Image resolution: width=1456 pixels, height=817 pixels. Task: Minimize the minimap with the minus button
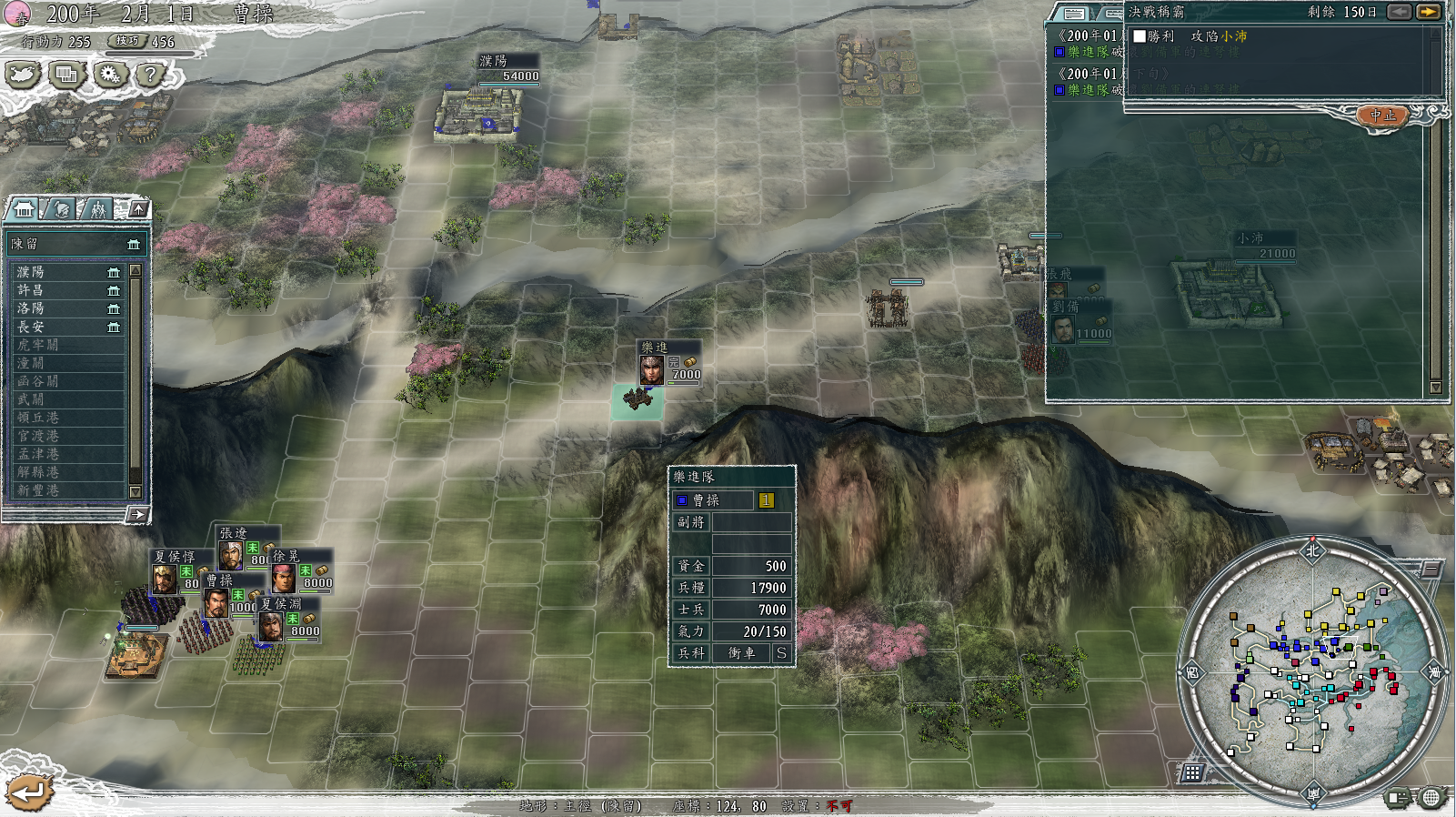point(1431,570)
